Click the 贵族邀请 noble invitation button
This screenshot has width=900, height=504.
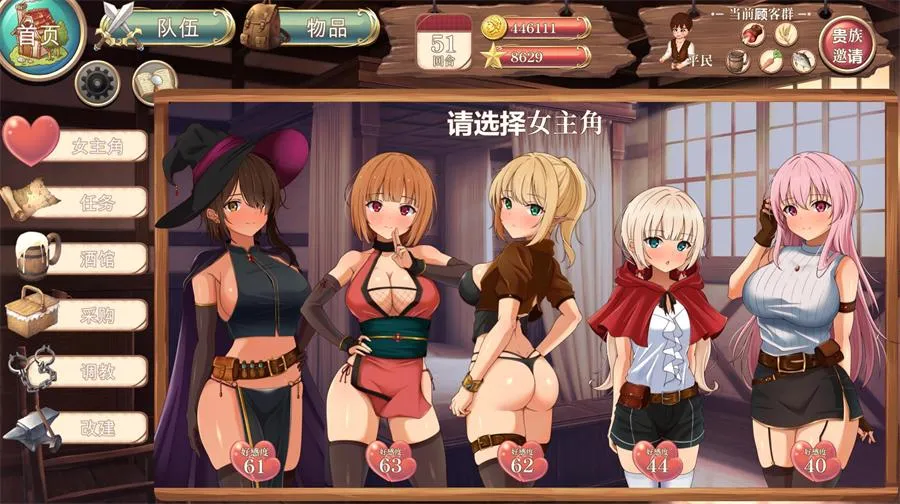coord(840,46)
